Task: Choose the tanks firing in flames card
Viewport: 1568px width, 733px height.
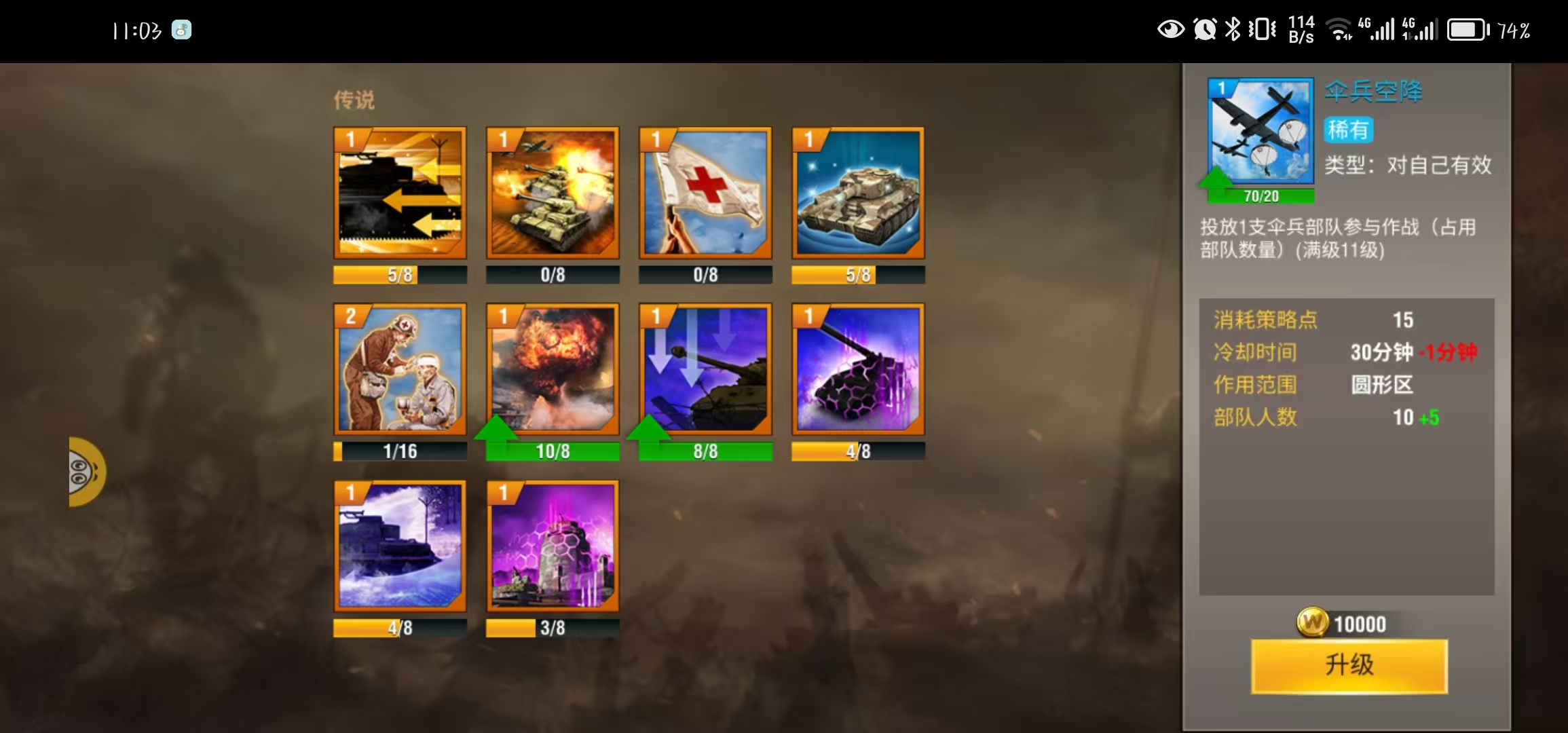Action: (553, 193)
